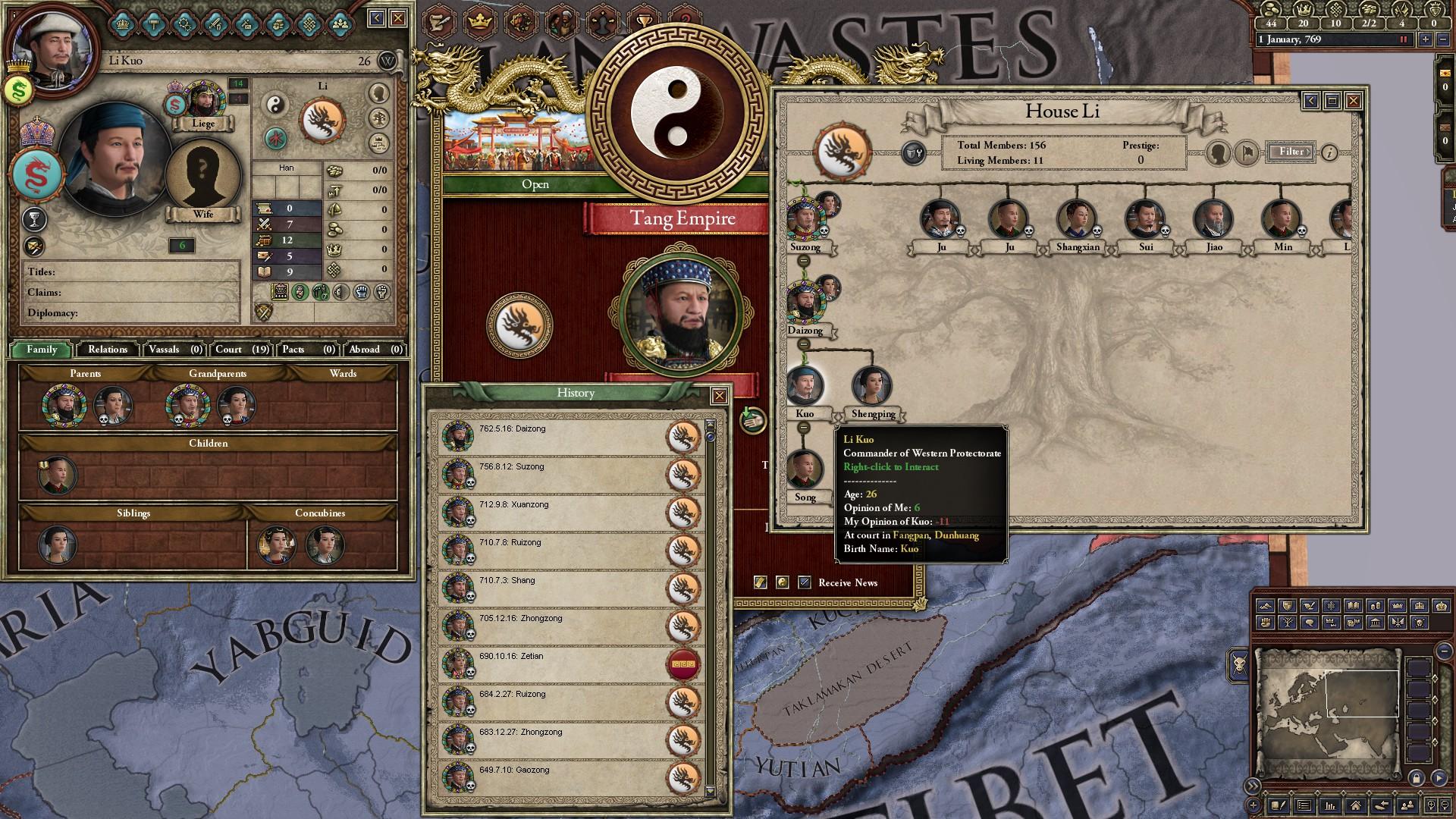
Task: Close the History window
Action: 719,395
